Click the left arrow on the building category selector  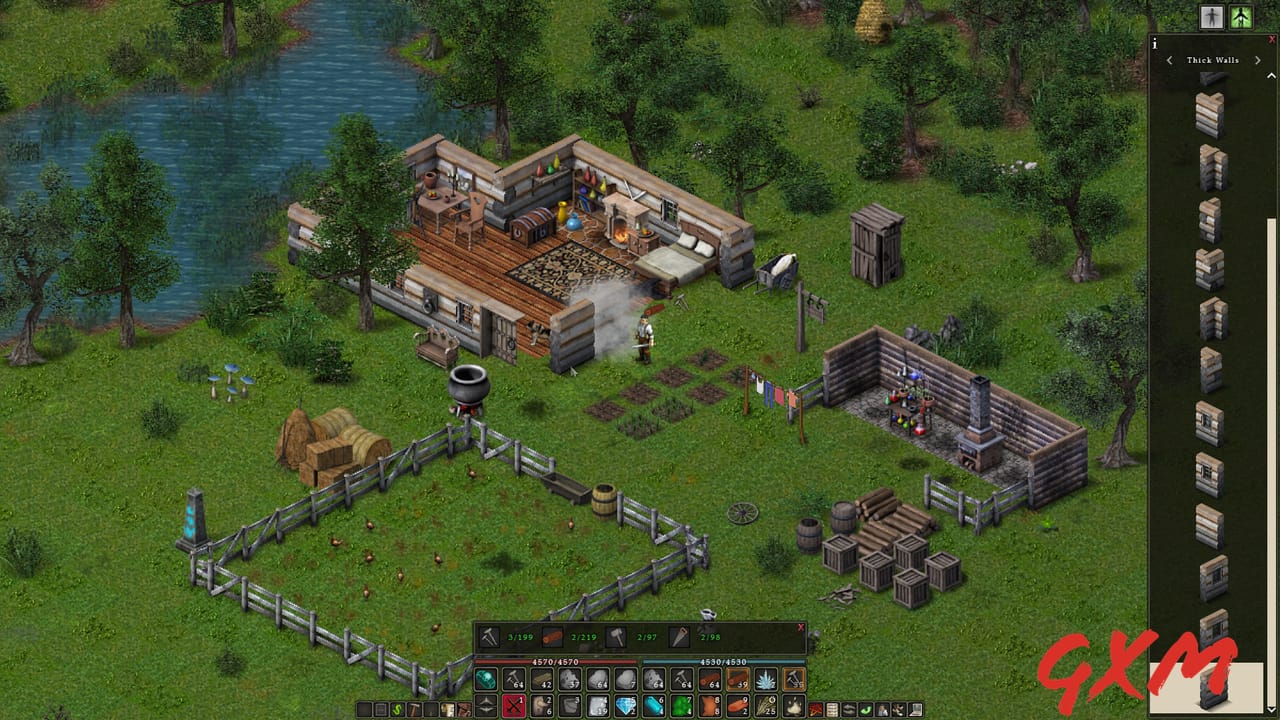pyautogui.click(x=1169, y=61)
